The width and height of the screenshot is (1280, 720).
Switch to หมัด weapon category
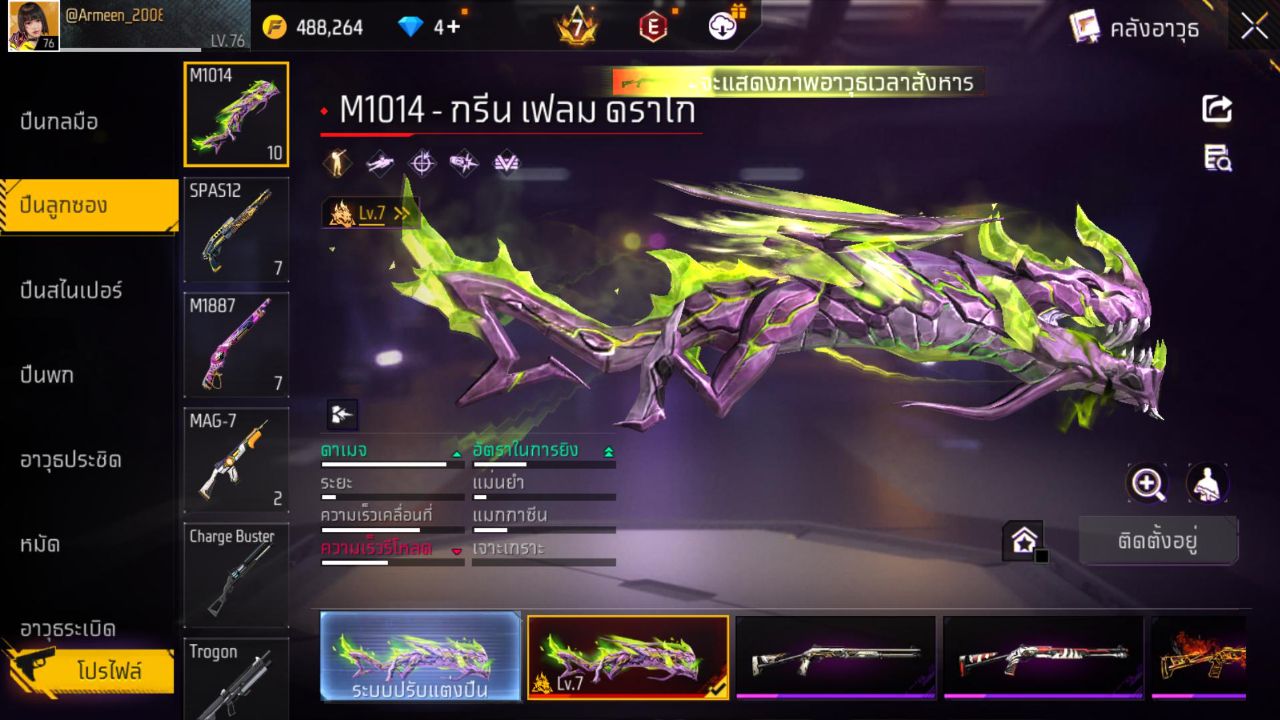[41, 545]
